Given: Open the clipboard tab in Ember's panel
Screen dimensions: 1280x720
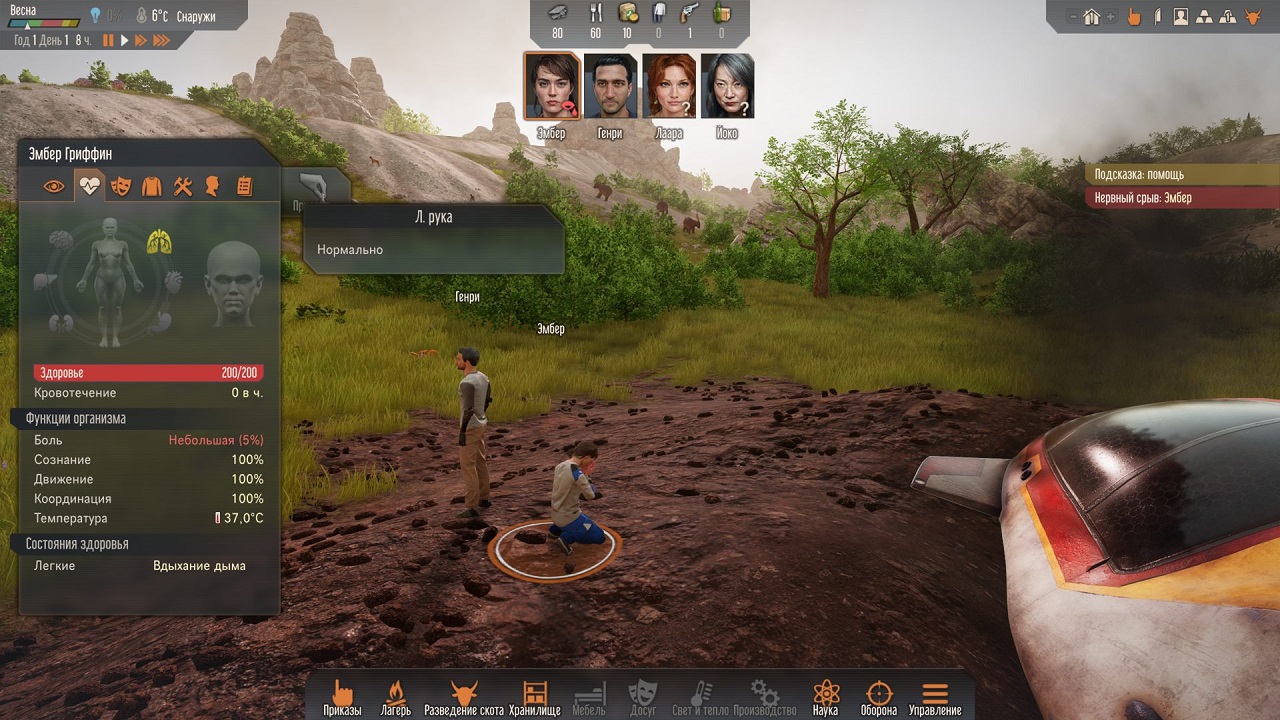Looking at the screenshot, I should [x=244, y=186].
